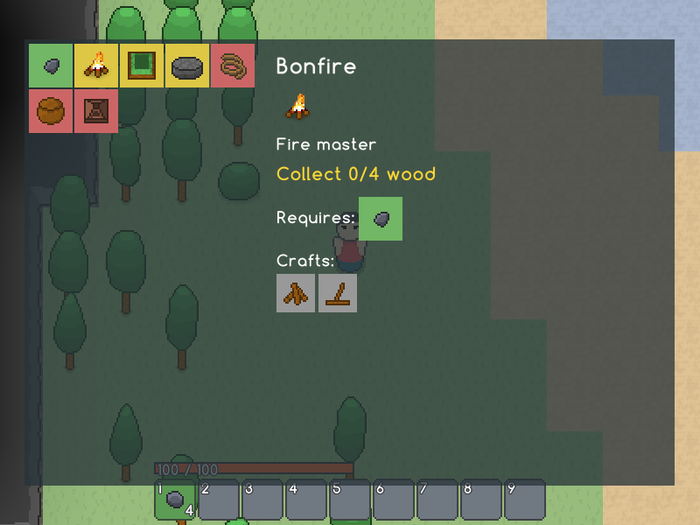Select empty hotbar slot 5
This screenshot has width=700, height=525.
pos(350,499)
